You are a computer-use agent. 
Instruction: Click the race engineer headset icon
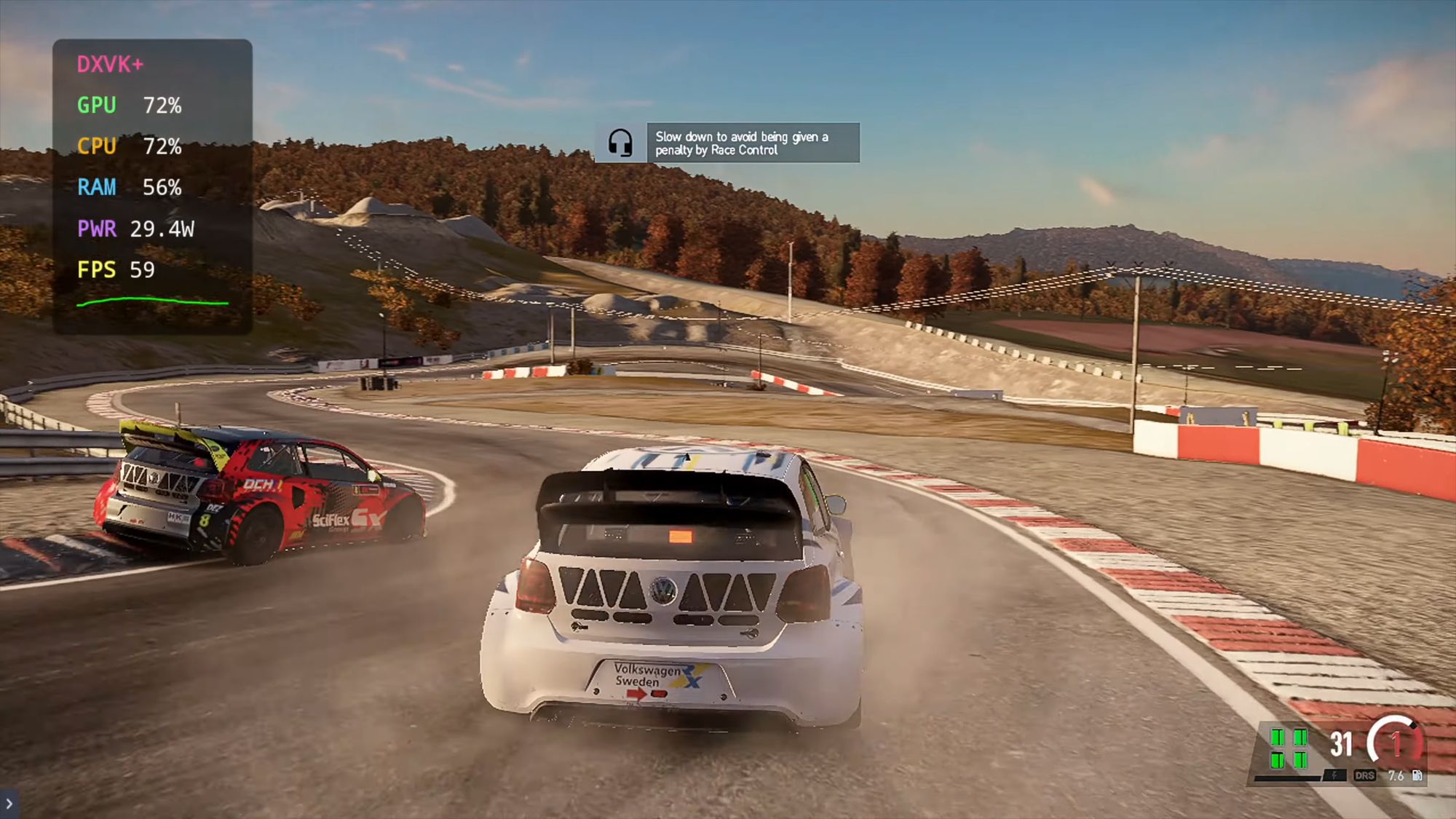(x=620, y=143)
